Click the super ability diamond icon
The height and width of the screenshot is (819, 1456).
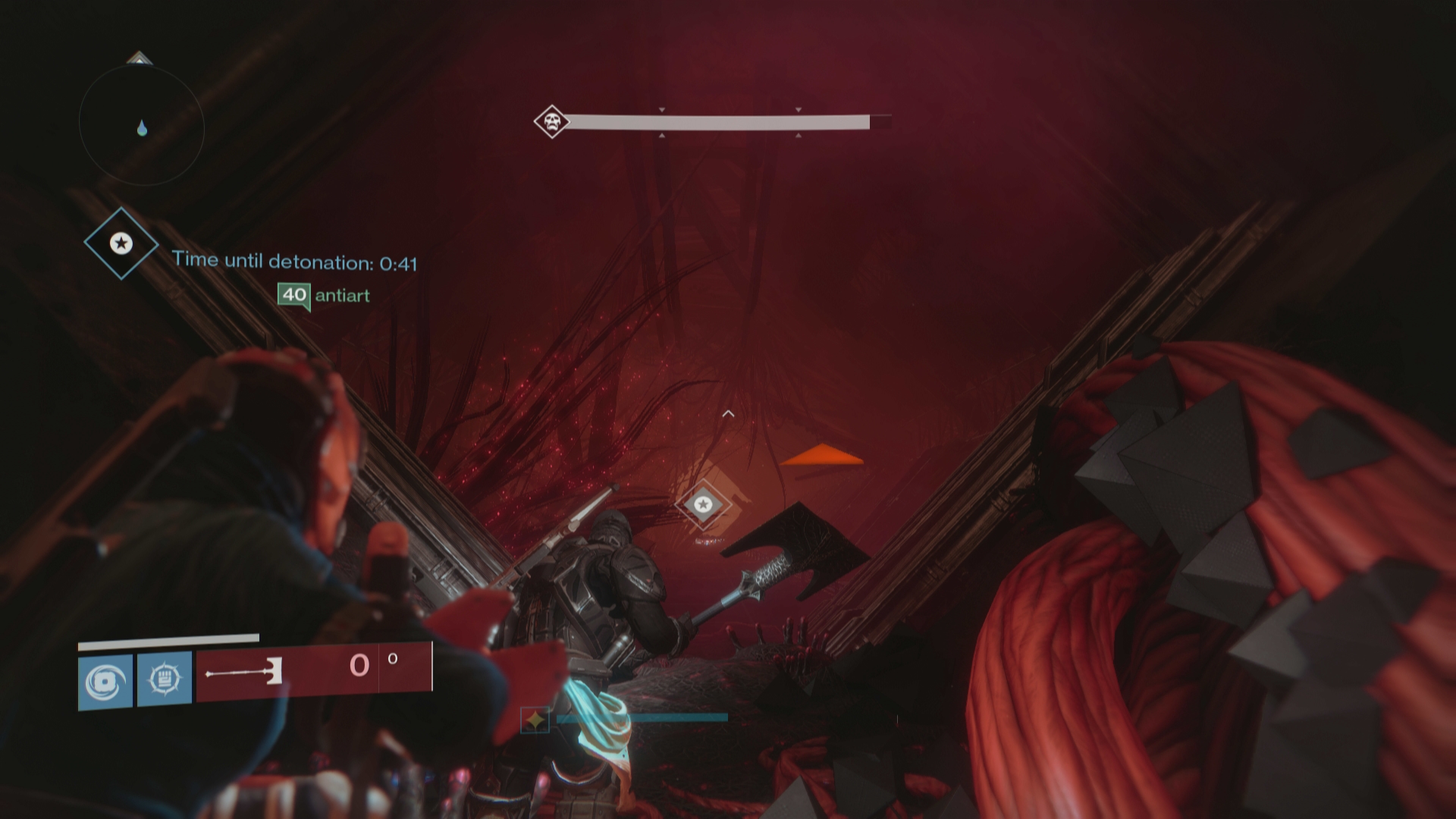point(535,719)
